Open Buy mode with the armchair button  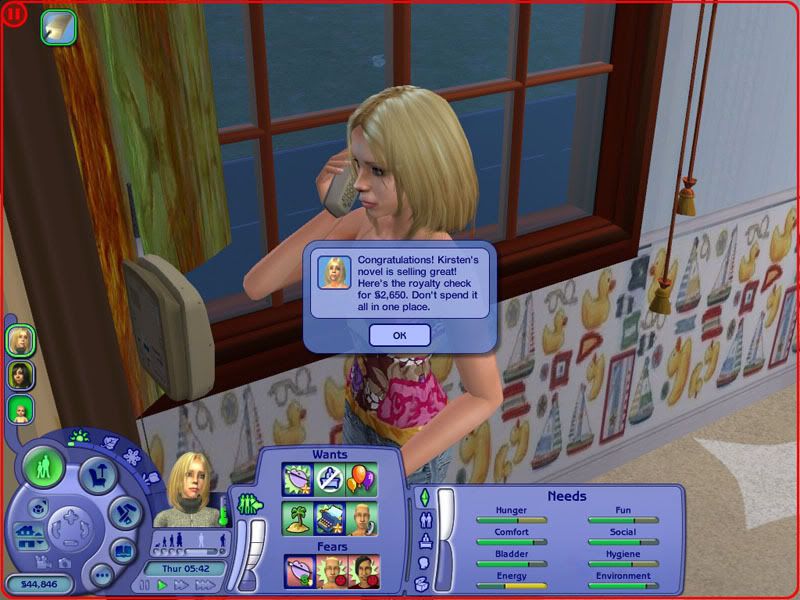98,476
